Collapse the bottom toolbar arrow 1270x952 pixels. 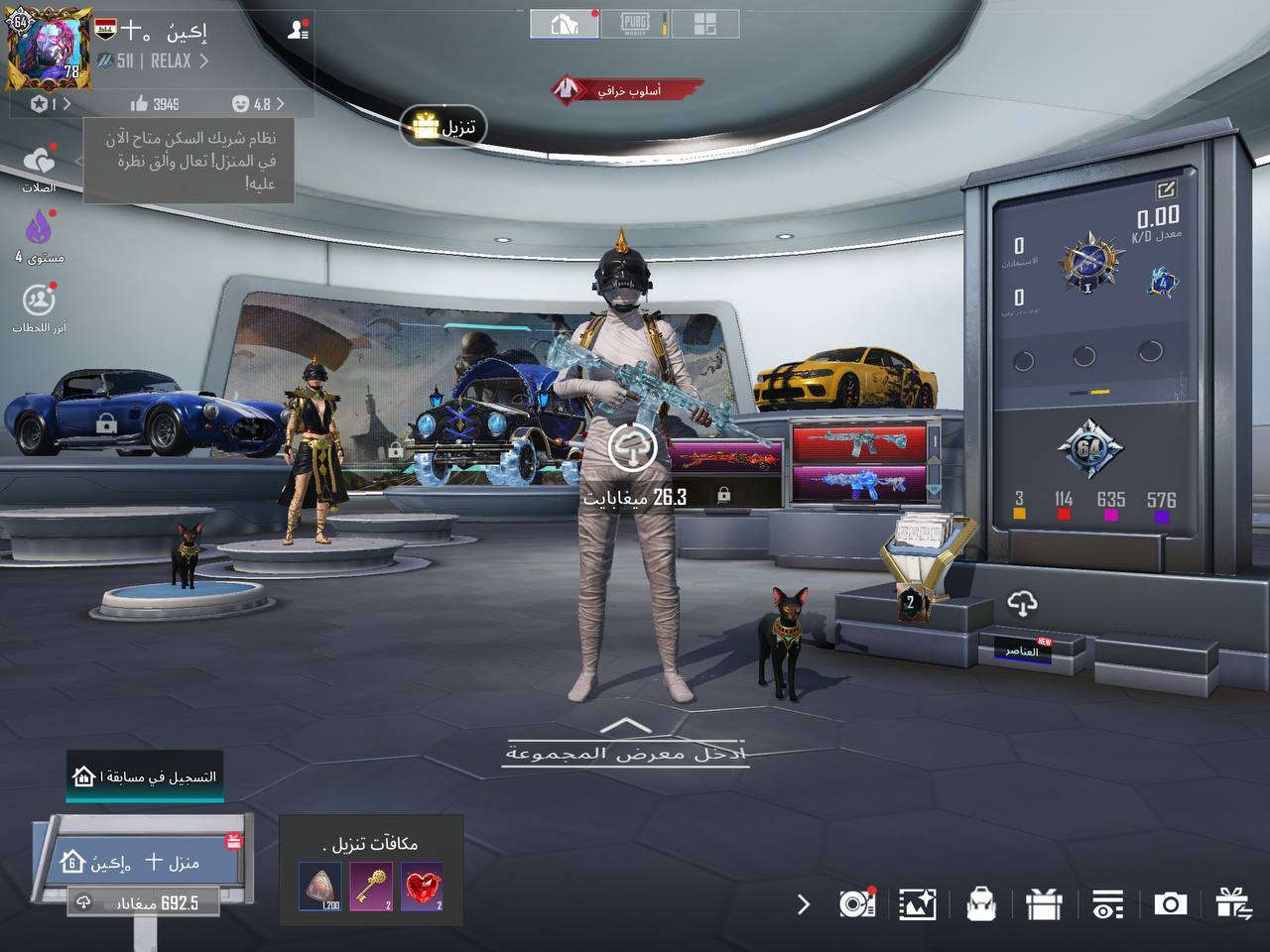pos(804,903)
